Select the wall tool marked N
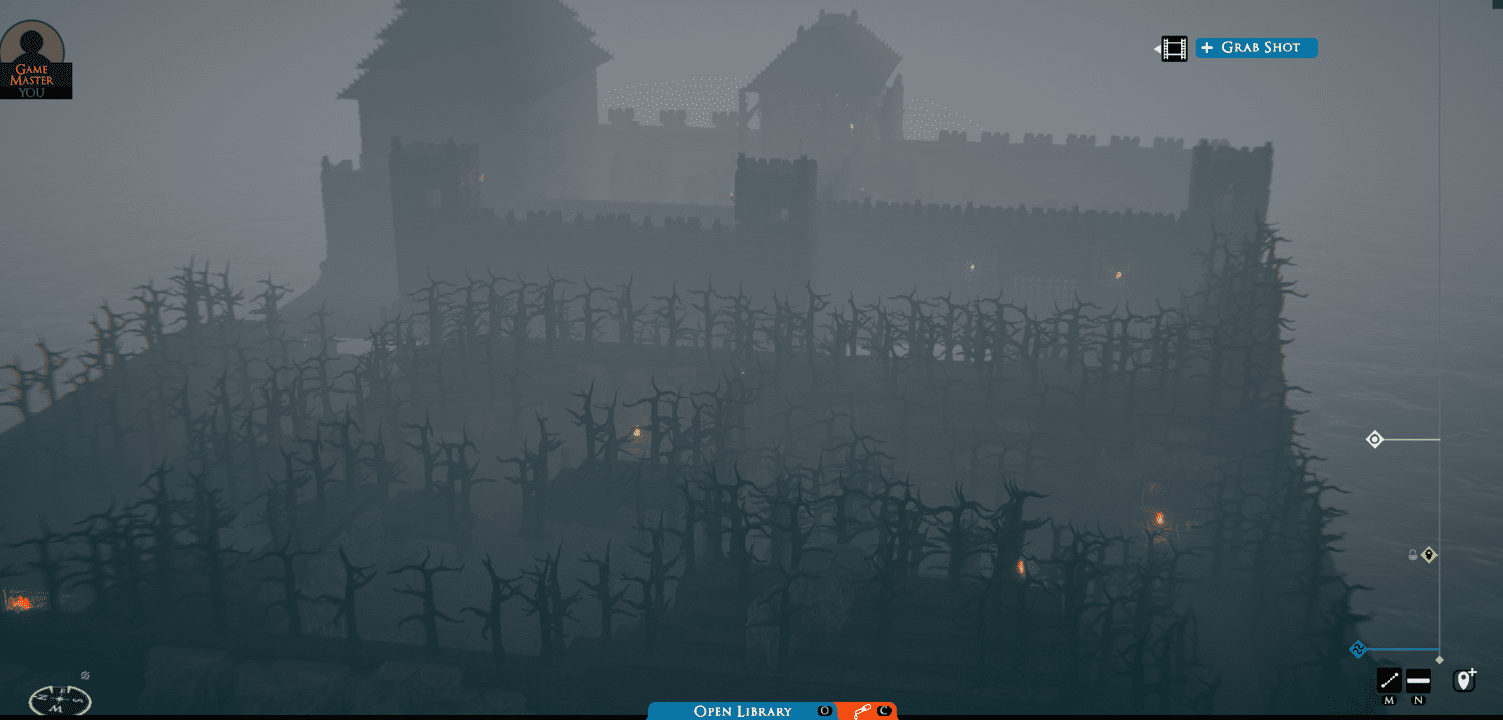Screen dimensions: 1503x720 pyautogui.click(x=1419, y=681)
